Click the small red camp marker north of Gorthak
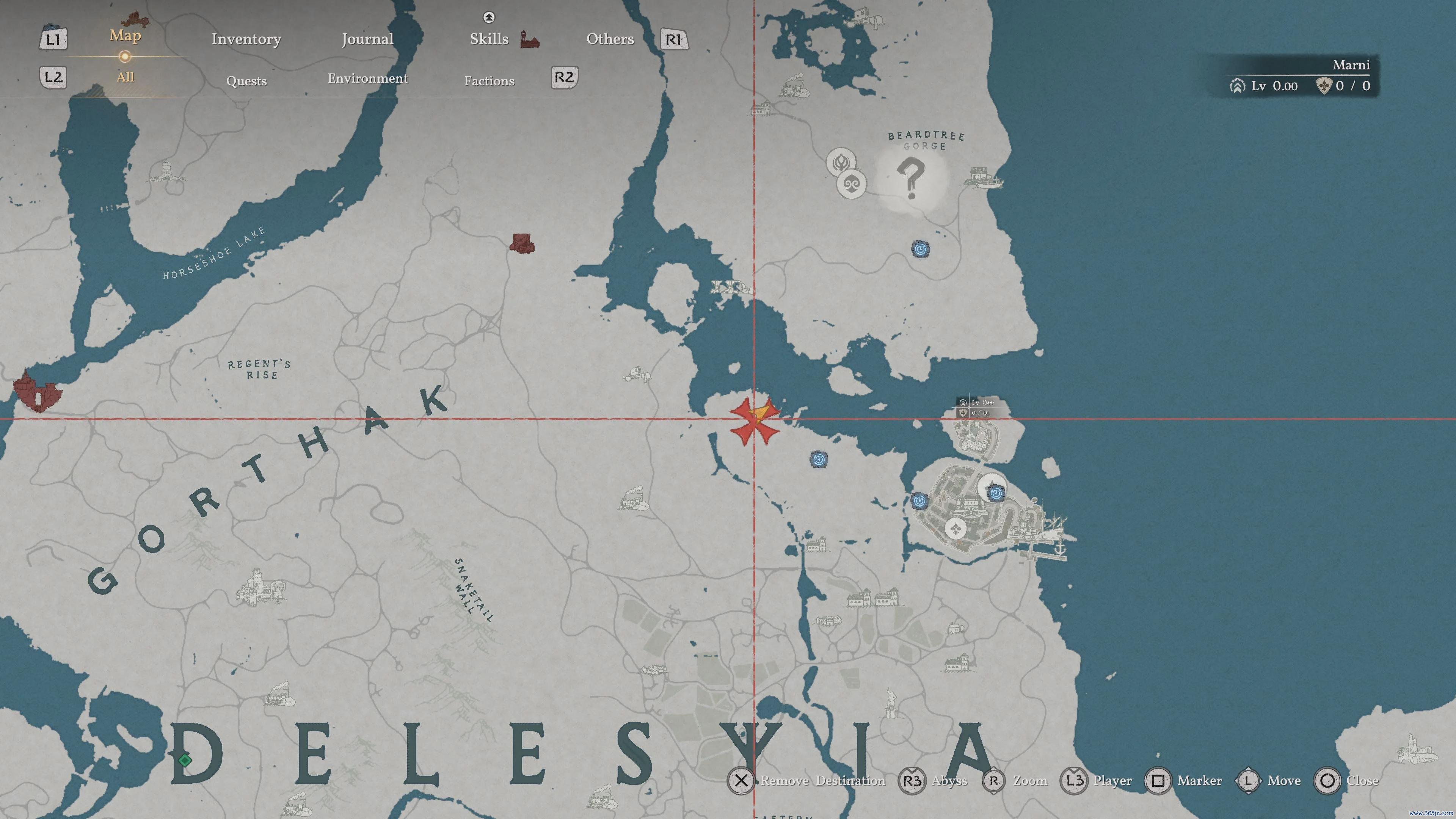Viewport: 1456px width, 819px height. tap(522, 243)
